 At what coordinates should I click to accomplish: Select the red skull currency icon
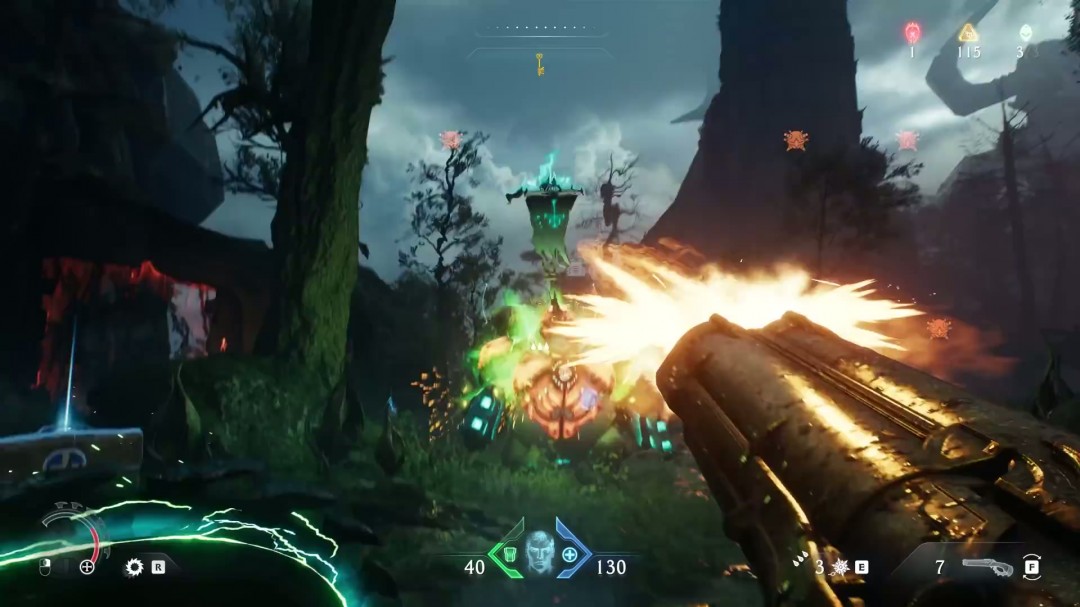pos(912,33)
